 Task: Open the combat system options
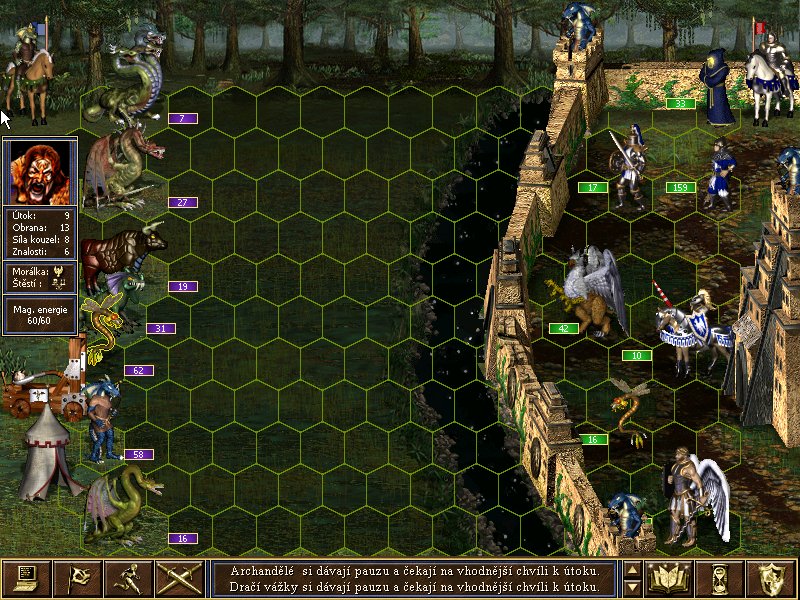tap(26, 578)
